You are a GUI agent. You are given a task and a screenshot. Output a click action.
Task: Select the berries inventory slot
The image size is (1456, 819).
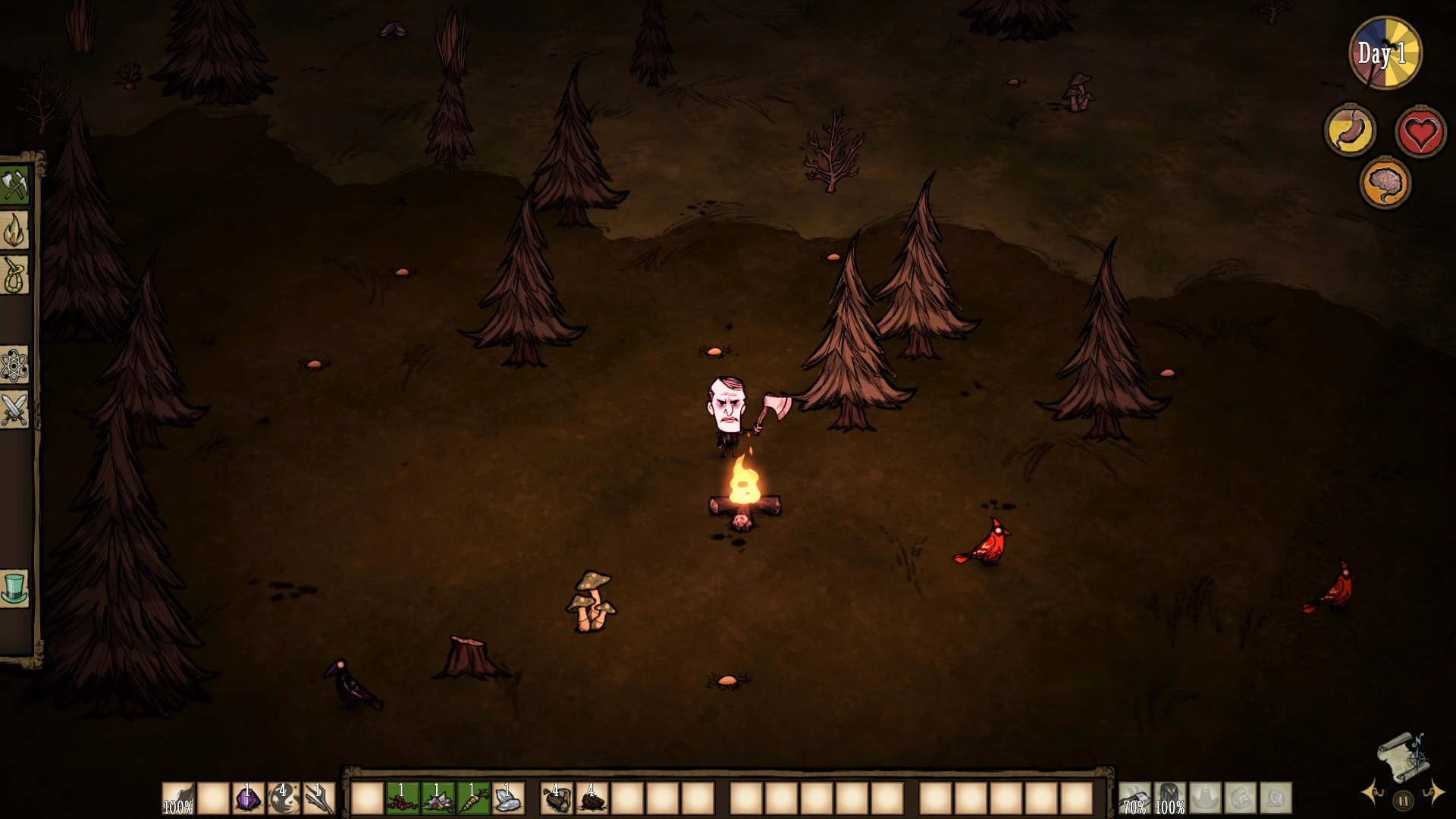click(x=402, y=798)
